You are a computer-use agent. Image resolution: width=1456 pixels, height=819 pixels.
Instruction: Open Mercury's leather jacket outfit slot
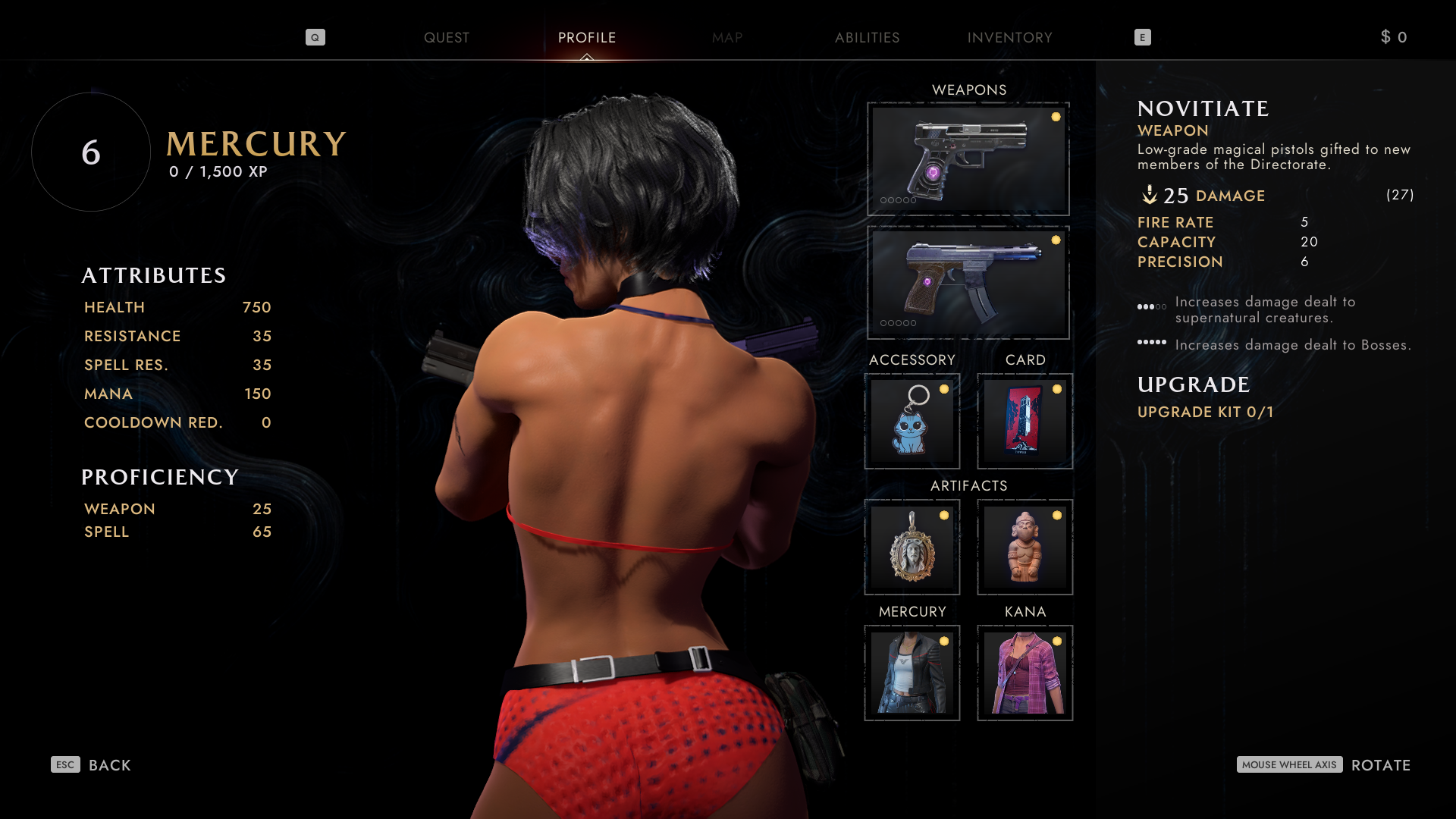tap(912, 673)
